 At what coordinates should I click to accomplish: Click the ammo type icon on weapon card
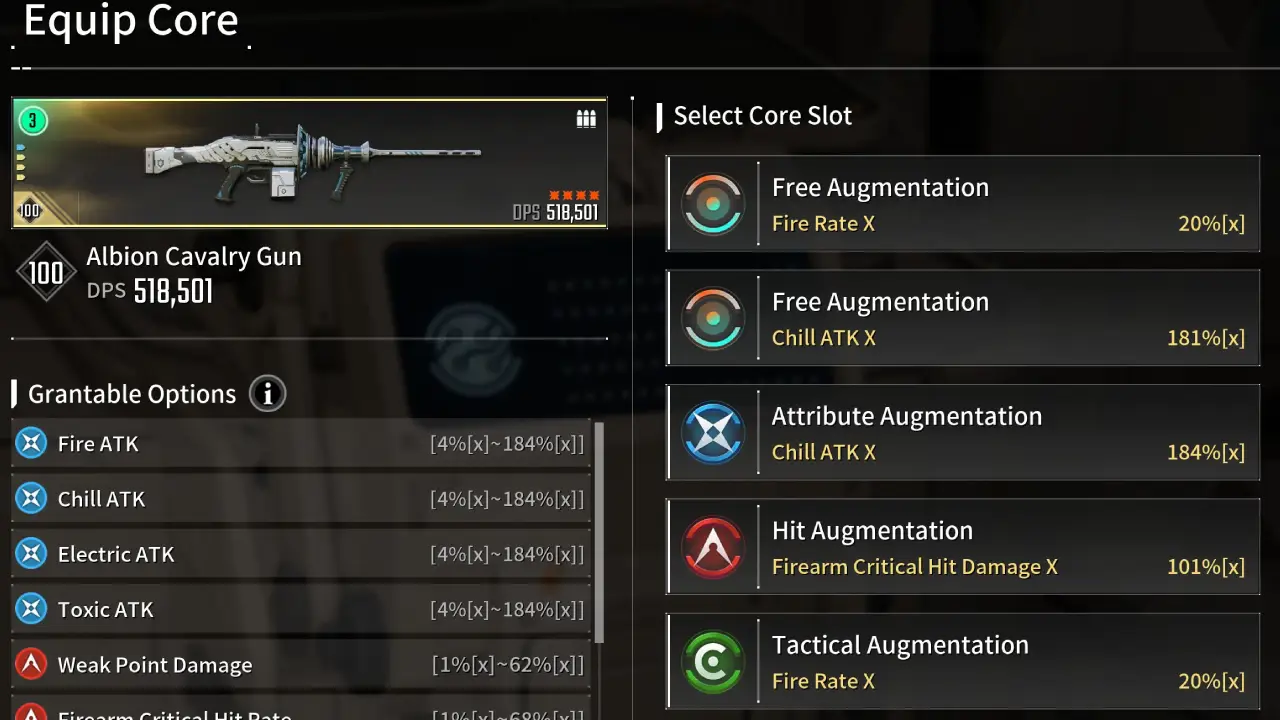(586, 118)
